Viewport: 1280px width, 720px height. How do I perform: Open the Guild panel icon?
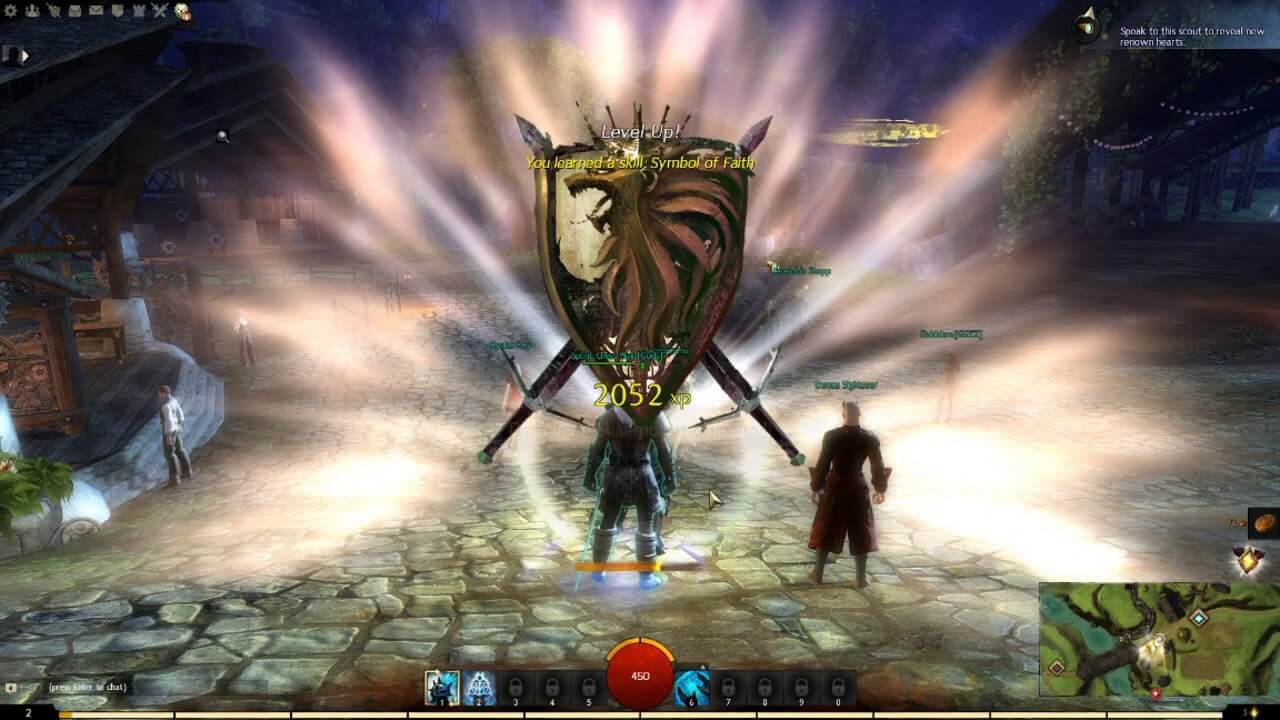117,10
